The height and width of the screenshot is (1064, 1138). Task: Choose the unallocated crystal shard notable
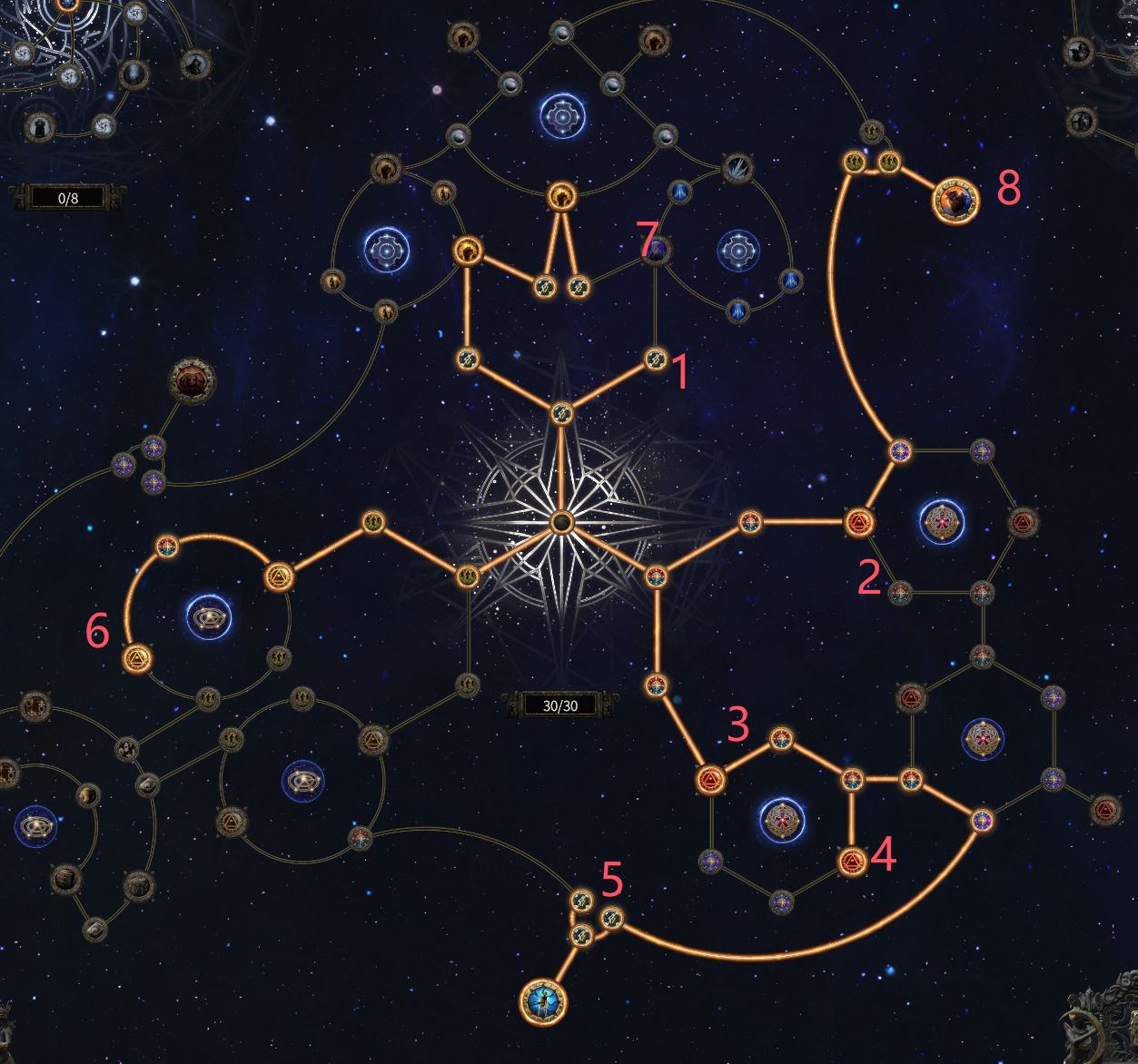[737, 168]
